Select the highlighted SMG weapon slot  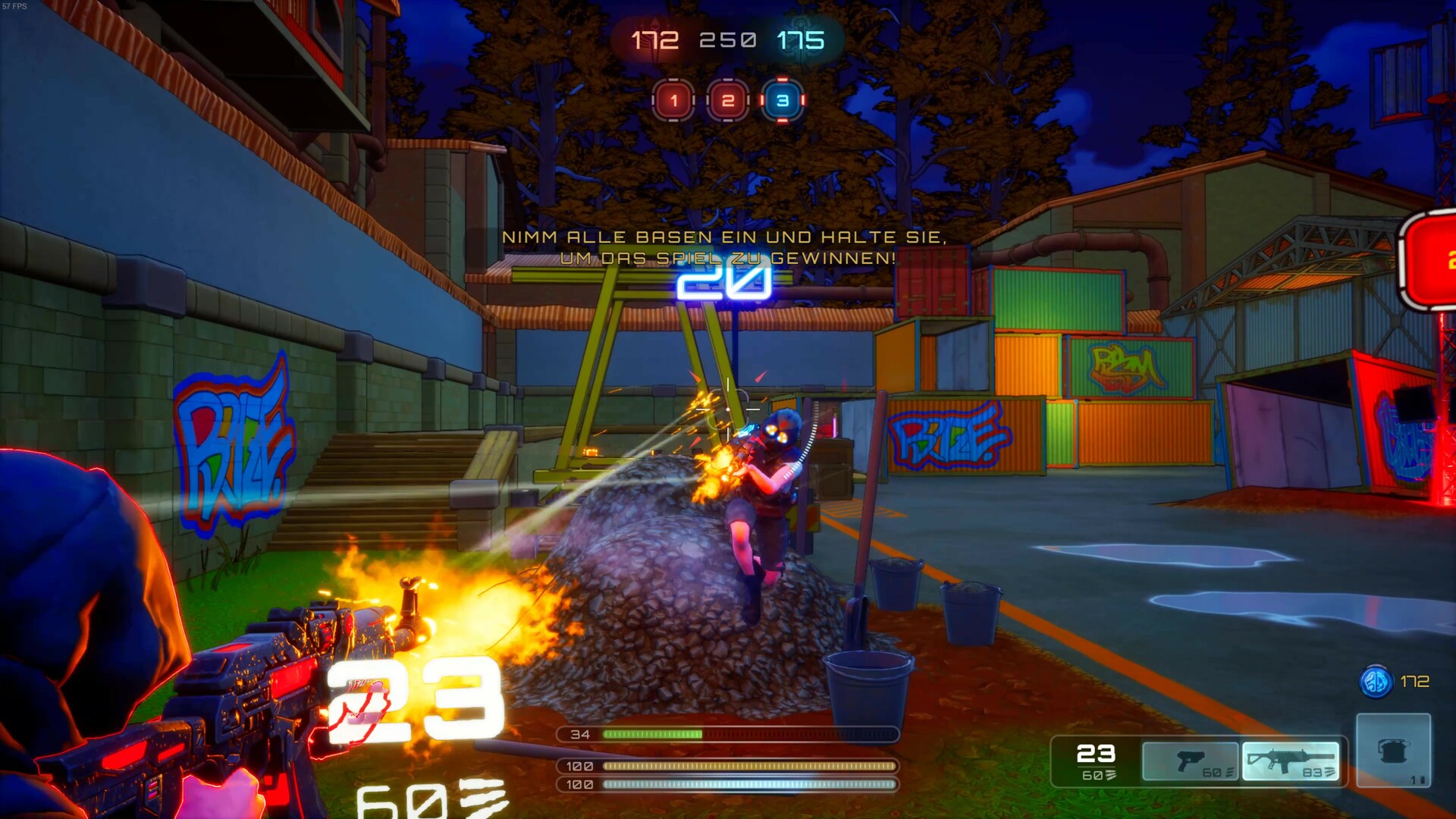tap(1291, 760)
